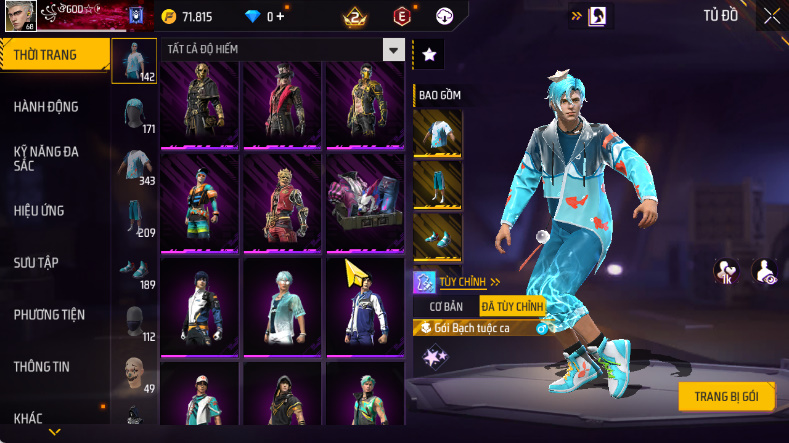This screenshot has width=789, height=443.
Task: Close the wardrobe screen
Action: pyautogui.click(x=771, y=16)
